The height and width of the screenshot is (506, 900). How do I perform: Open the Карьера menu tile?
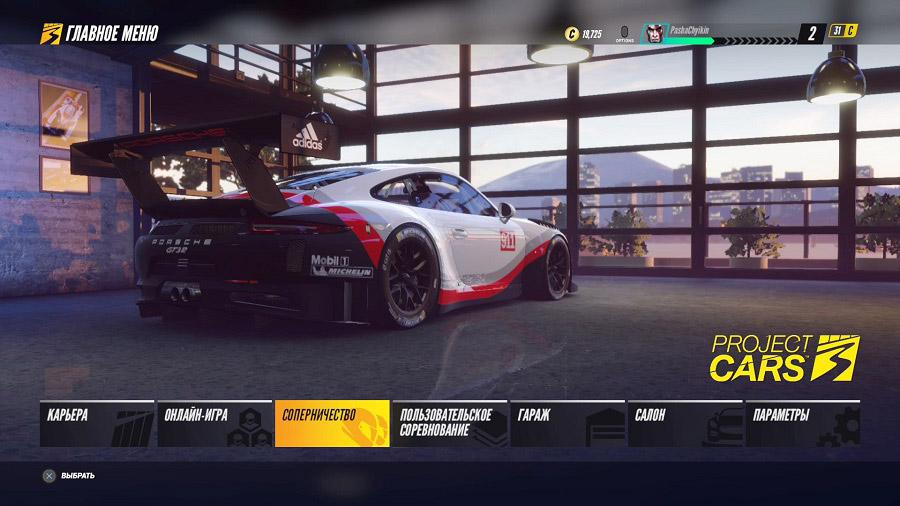tap(97, 423)
